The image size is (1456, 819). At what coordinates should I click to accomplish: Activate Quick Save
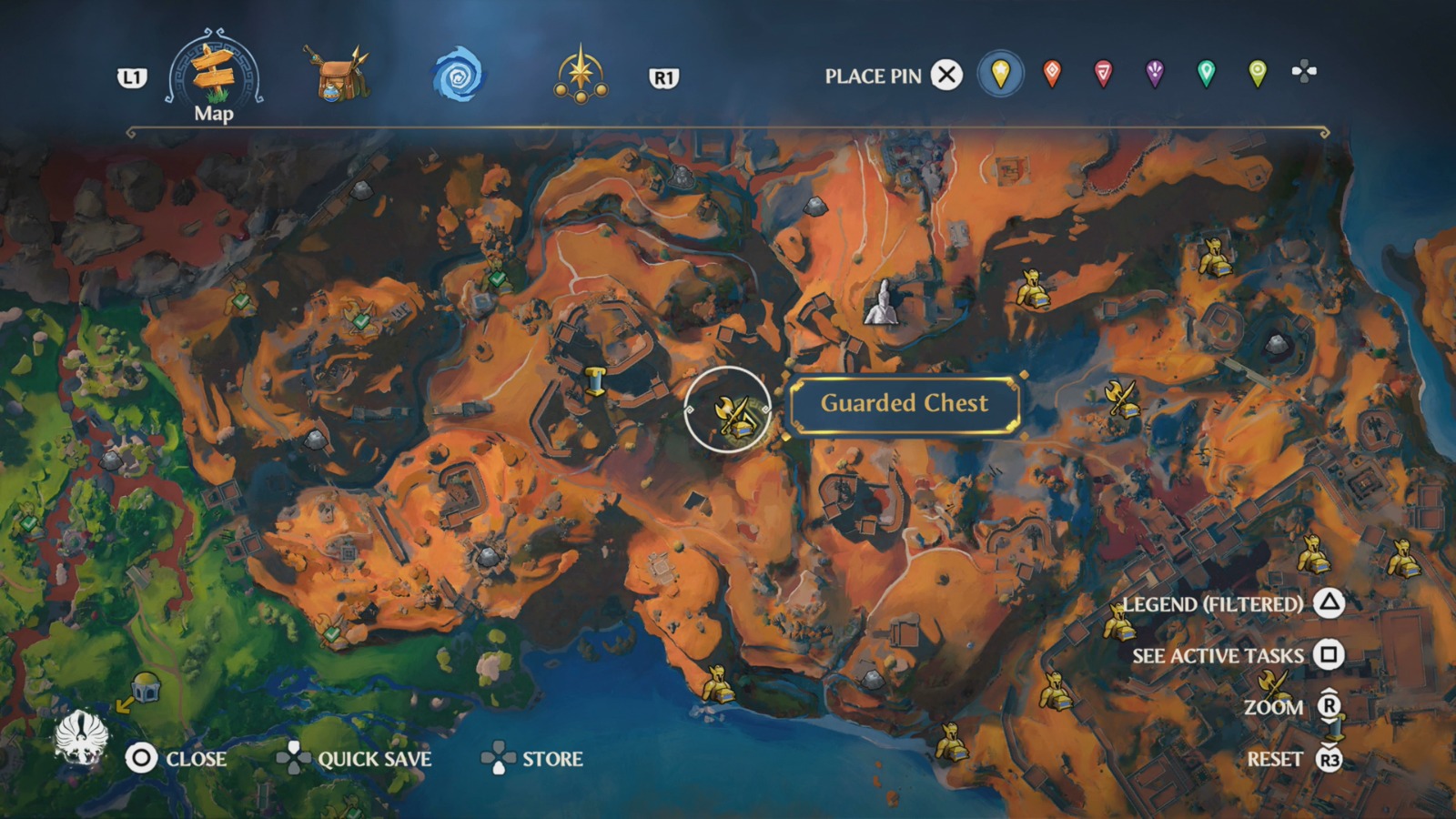pyautogui.click(x=373, y=757)
